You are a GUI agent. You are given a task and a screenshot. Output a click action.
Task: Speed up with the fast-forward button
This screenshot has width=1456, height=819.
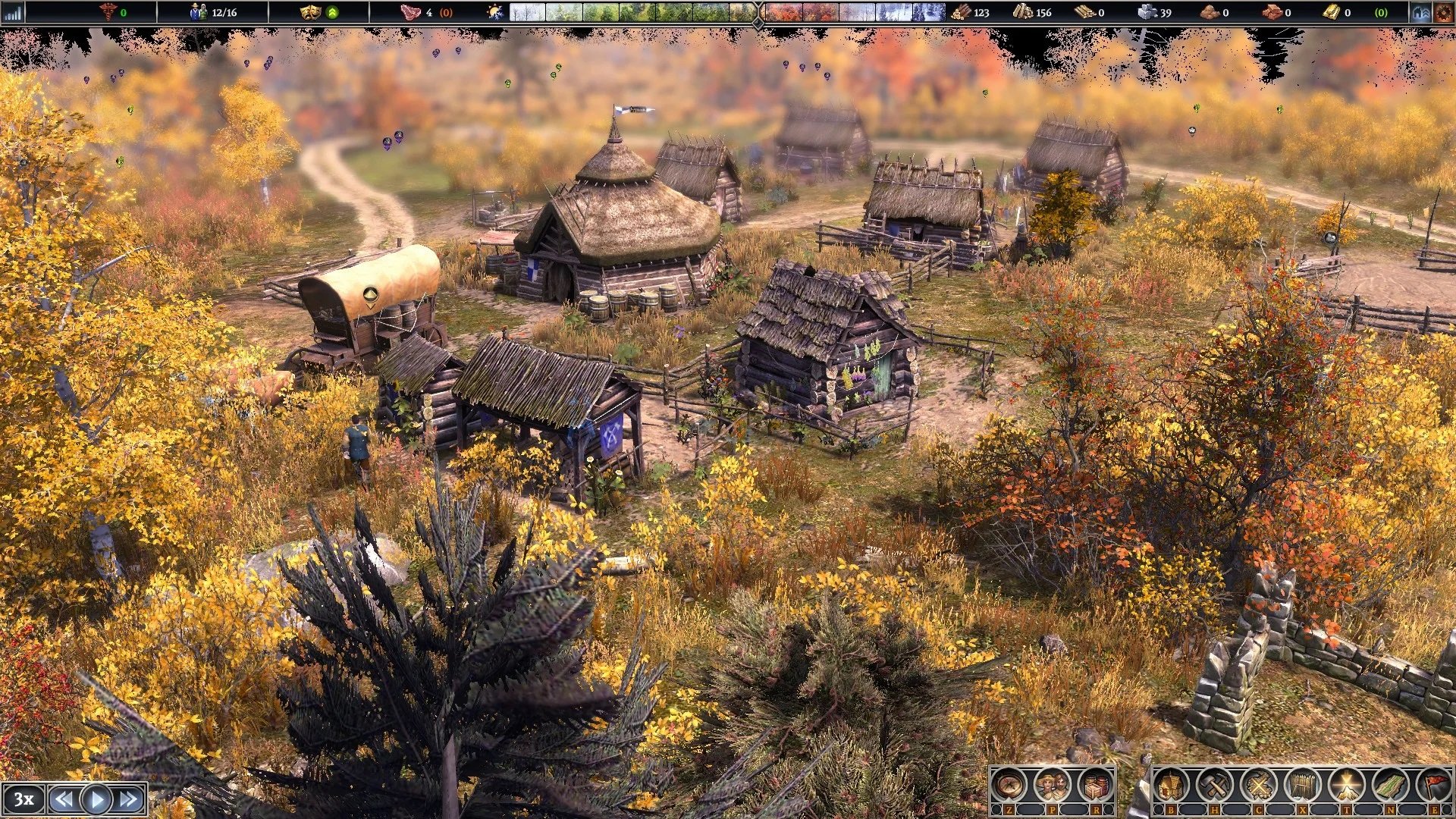129,799
